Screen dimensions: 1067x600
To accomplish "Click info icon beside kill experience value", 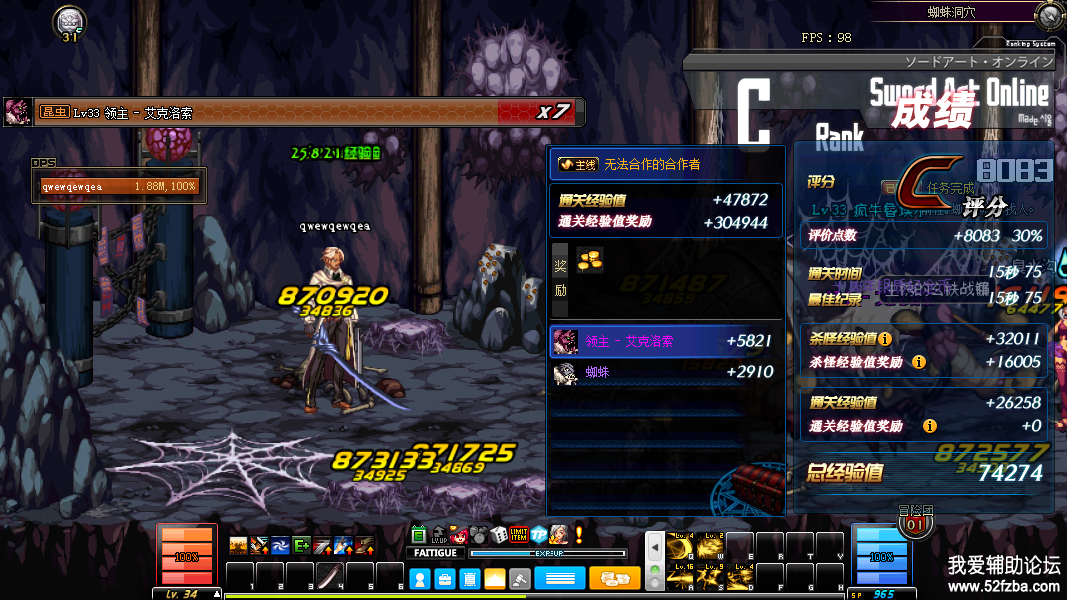I will click(885, 339).
